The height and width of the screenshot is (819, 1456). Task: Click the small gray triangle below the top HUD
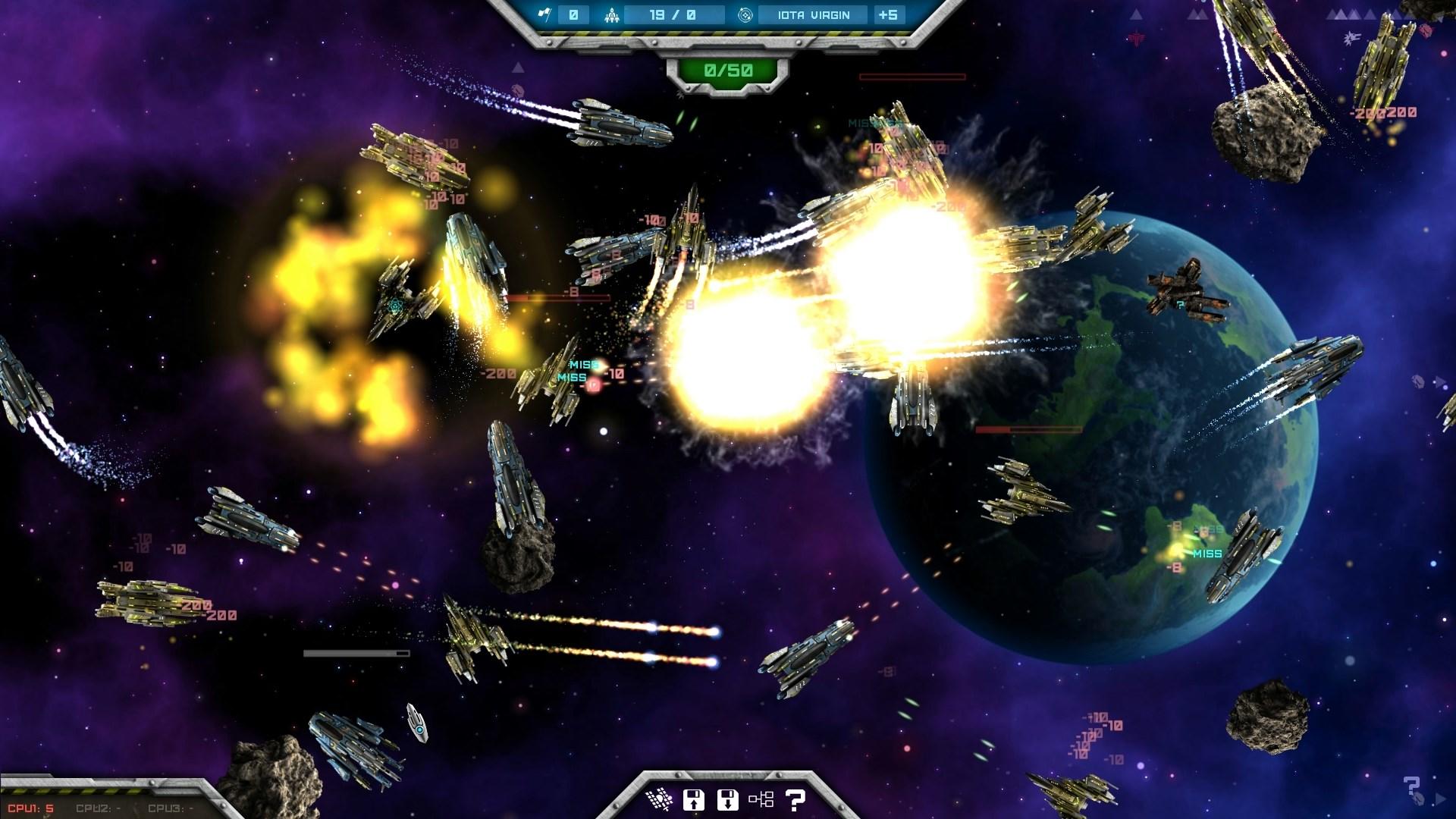518,68
